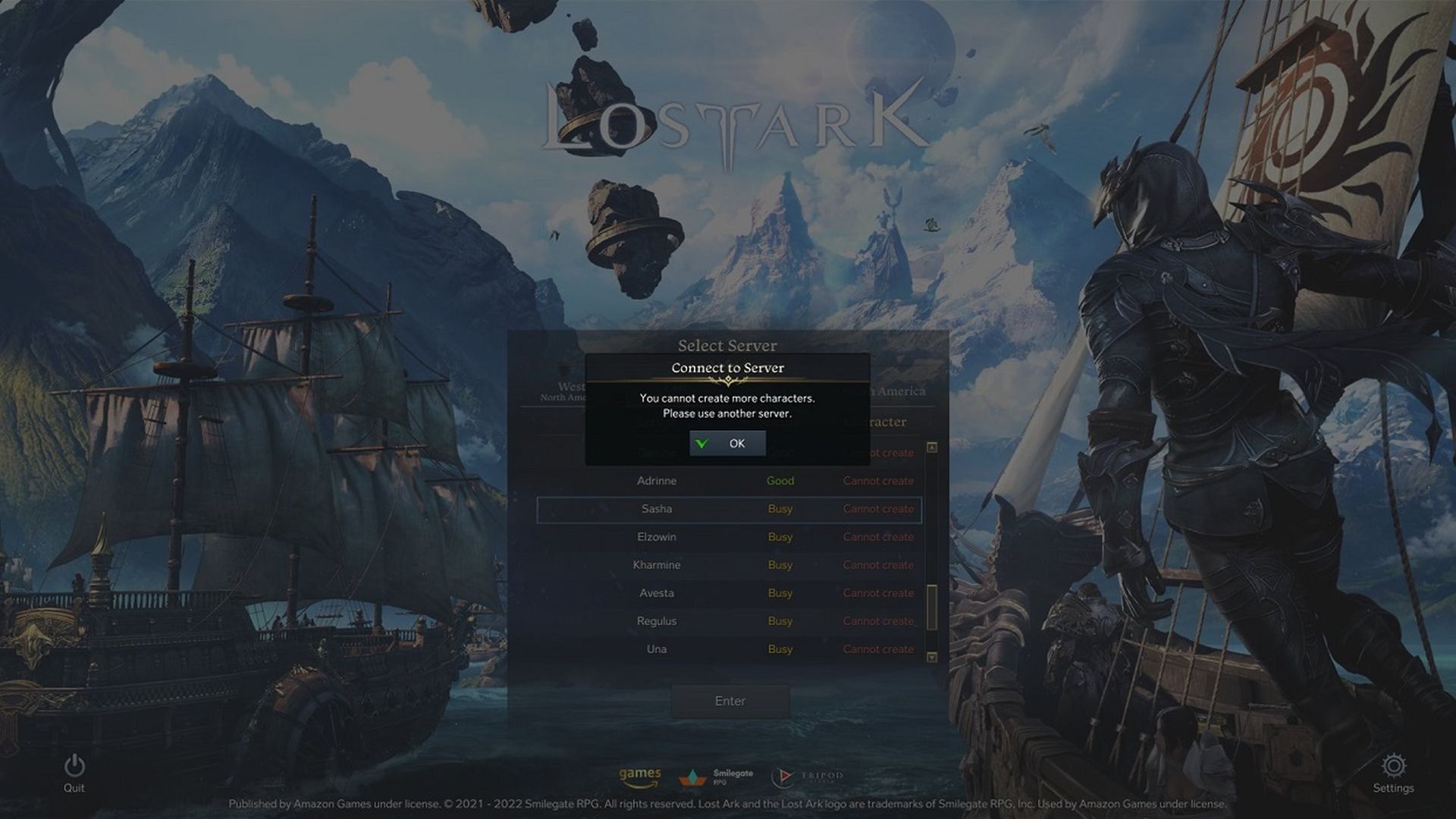Screen dimensions: 1456x819
Task: Open the Settings gear menu
Action: (1393, 767)
